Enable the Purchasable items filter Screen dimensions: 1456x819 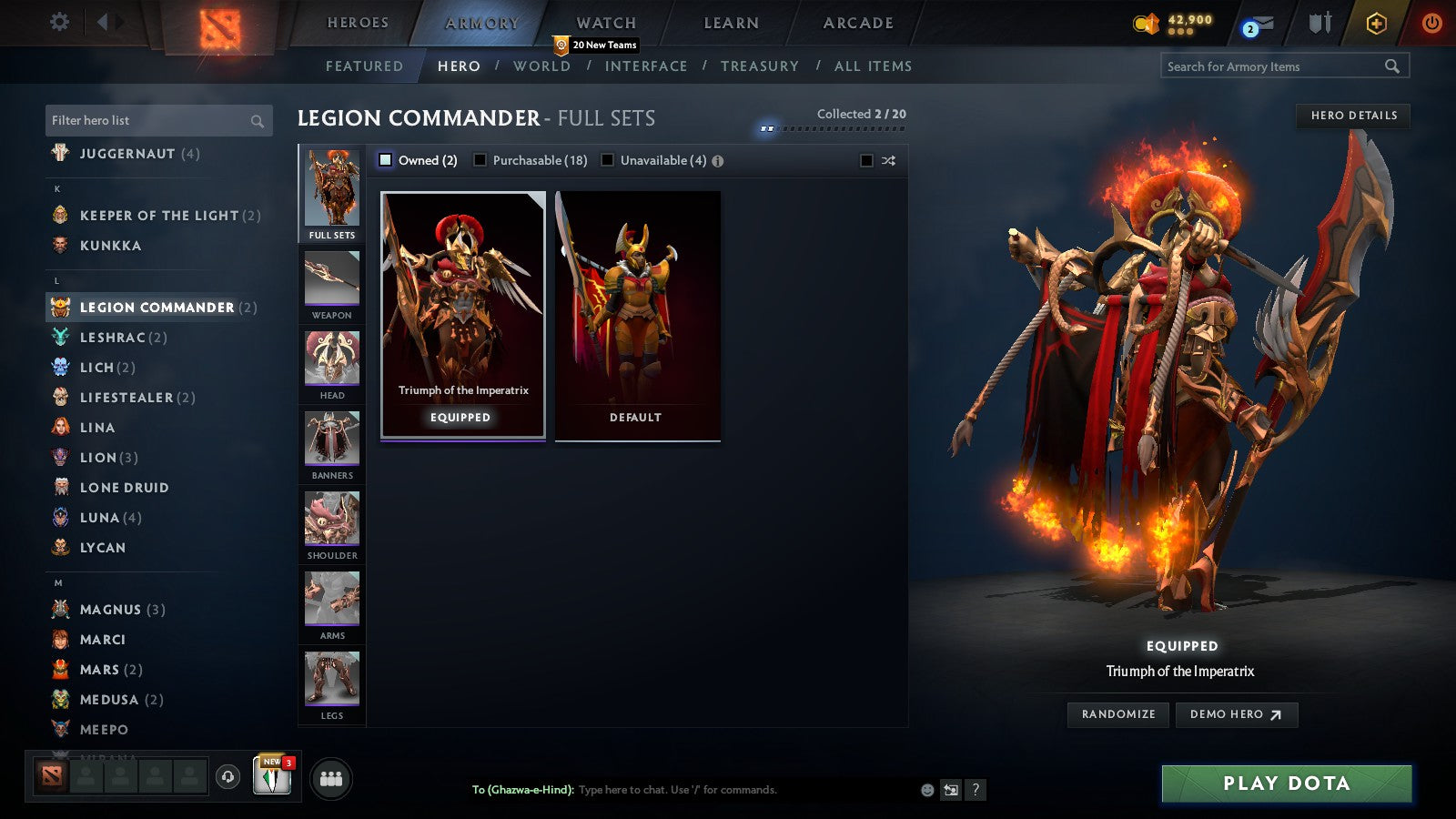pyautogui.click(x=480, y=159)
